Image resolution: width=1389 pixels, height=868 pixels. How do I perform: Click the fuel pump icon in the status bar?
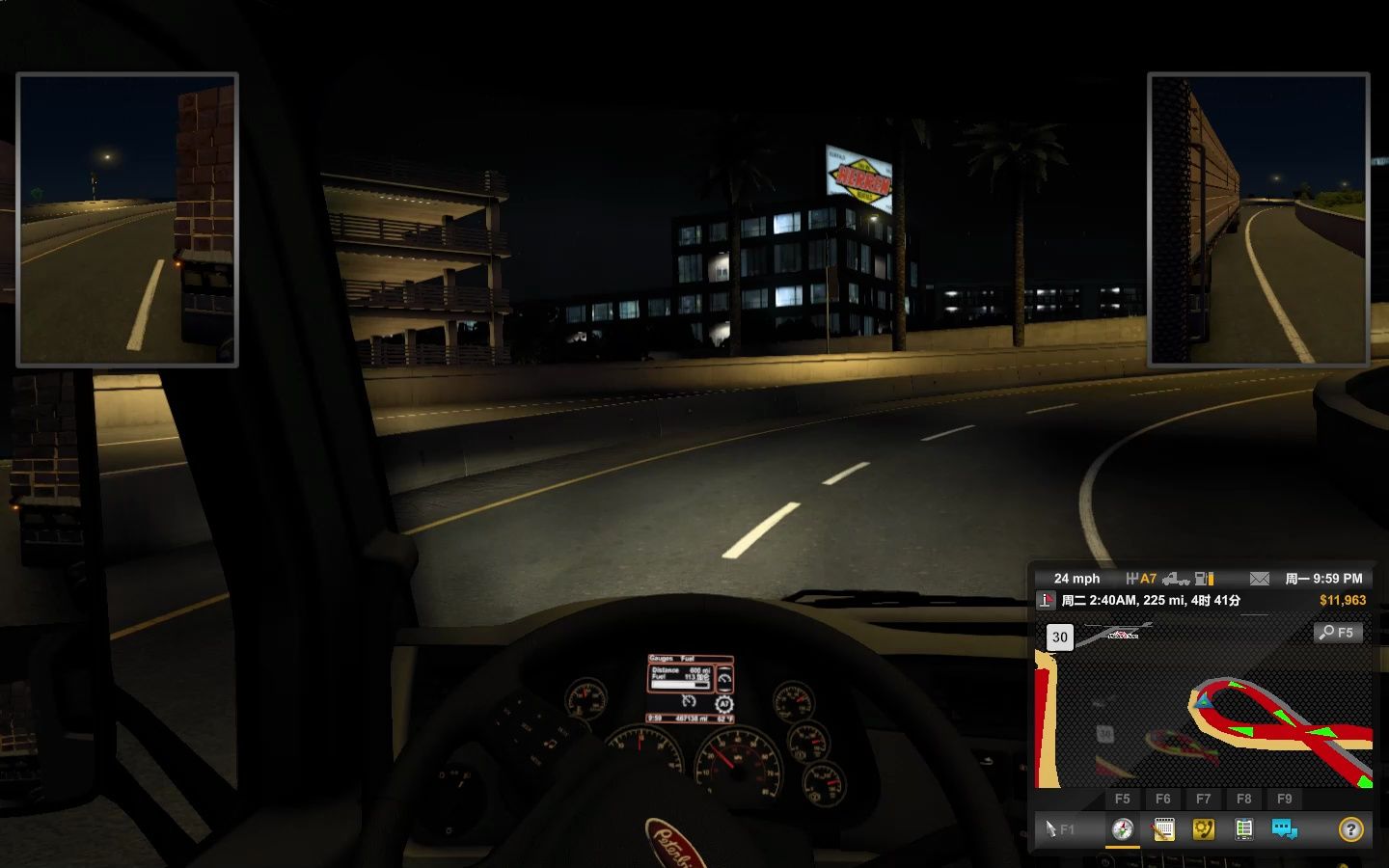click(x=1202, y=579)
